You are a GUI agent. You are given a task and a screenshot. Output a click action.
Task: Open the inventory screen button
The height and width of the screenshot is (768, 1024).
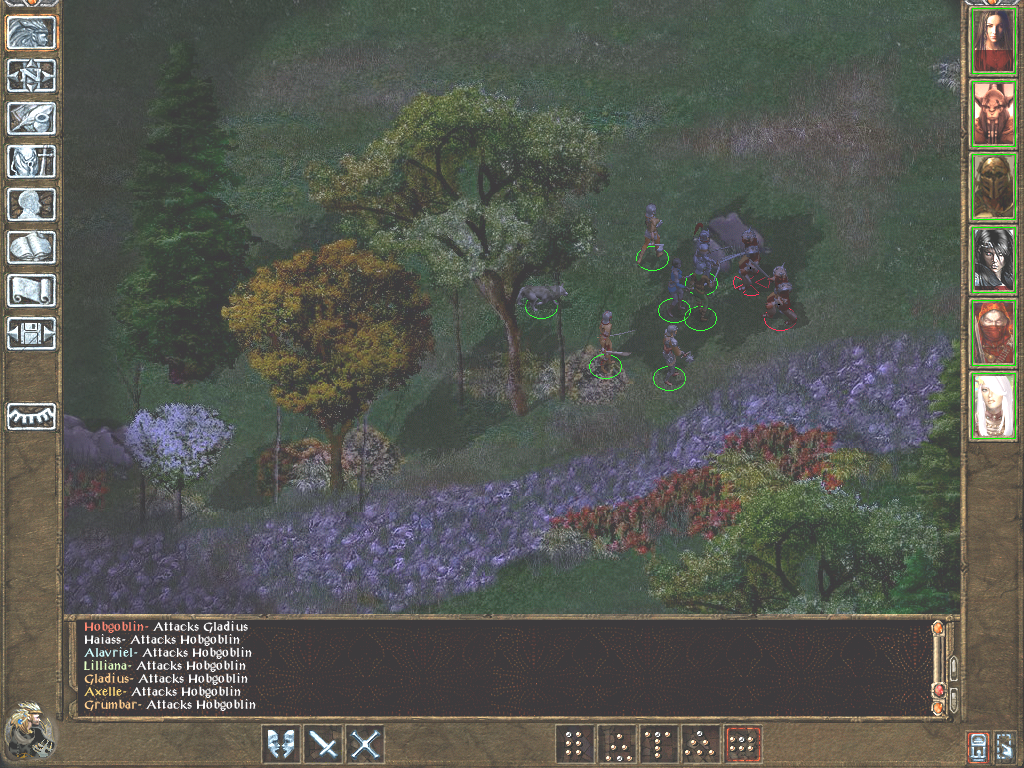click(31, 161)
